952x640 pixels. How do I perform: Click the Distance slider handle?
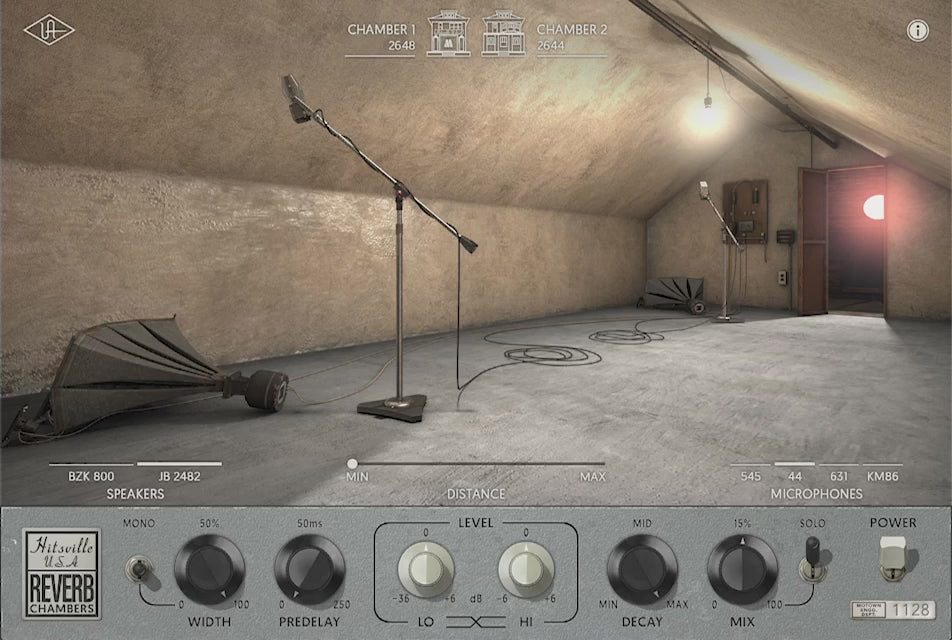point(352,463)
